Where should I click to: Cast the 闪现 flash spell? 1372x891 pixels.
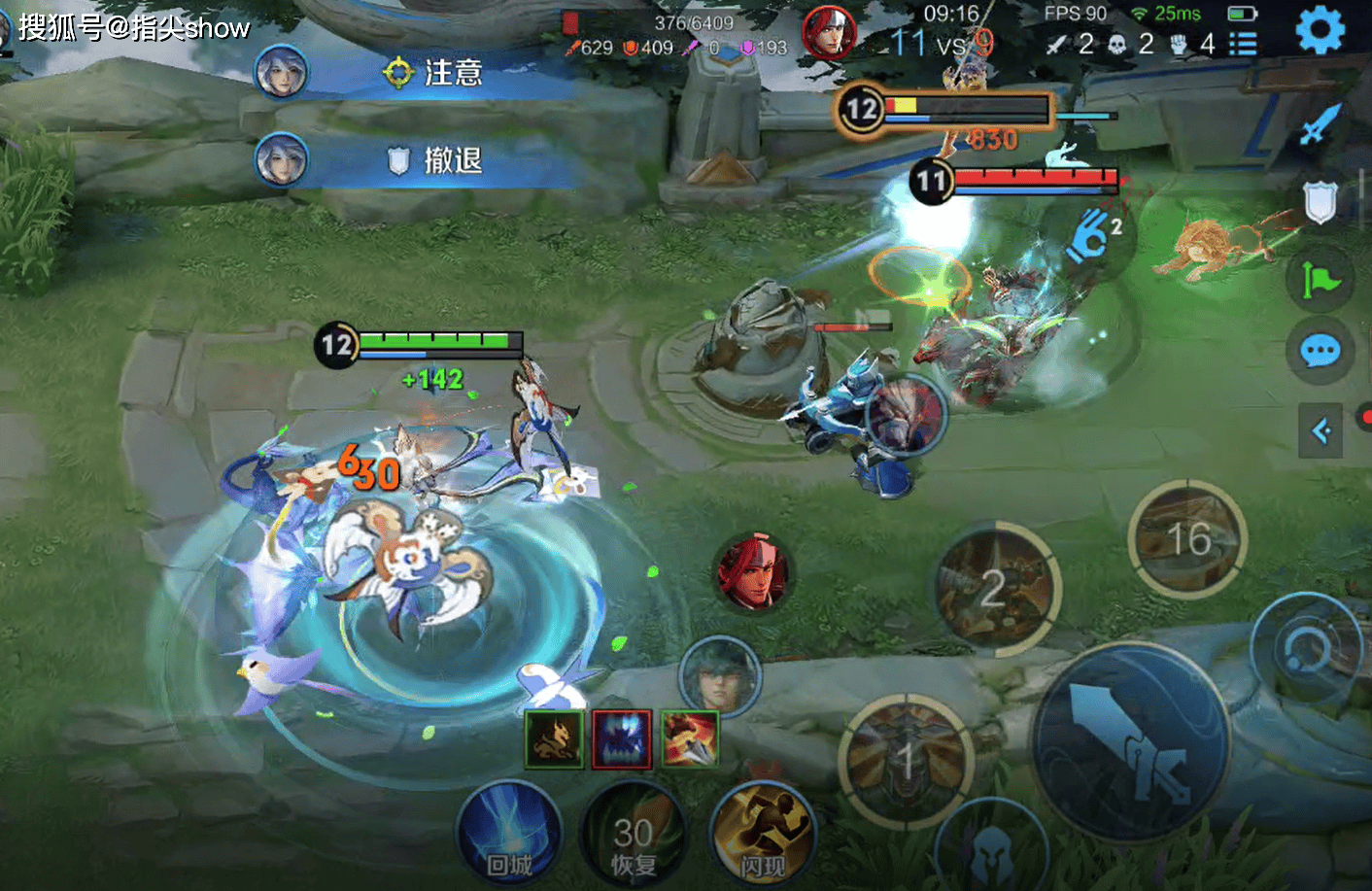[763, 836]
